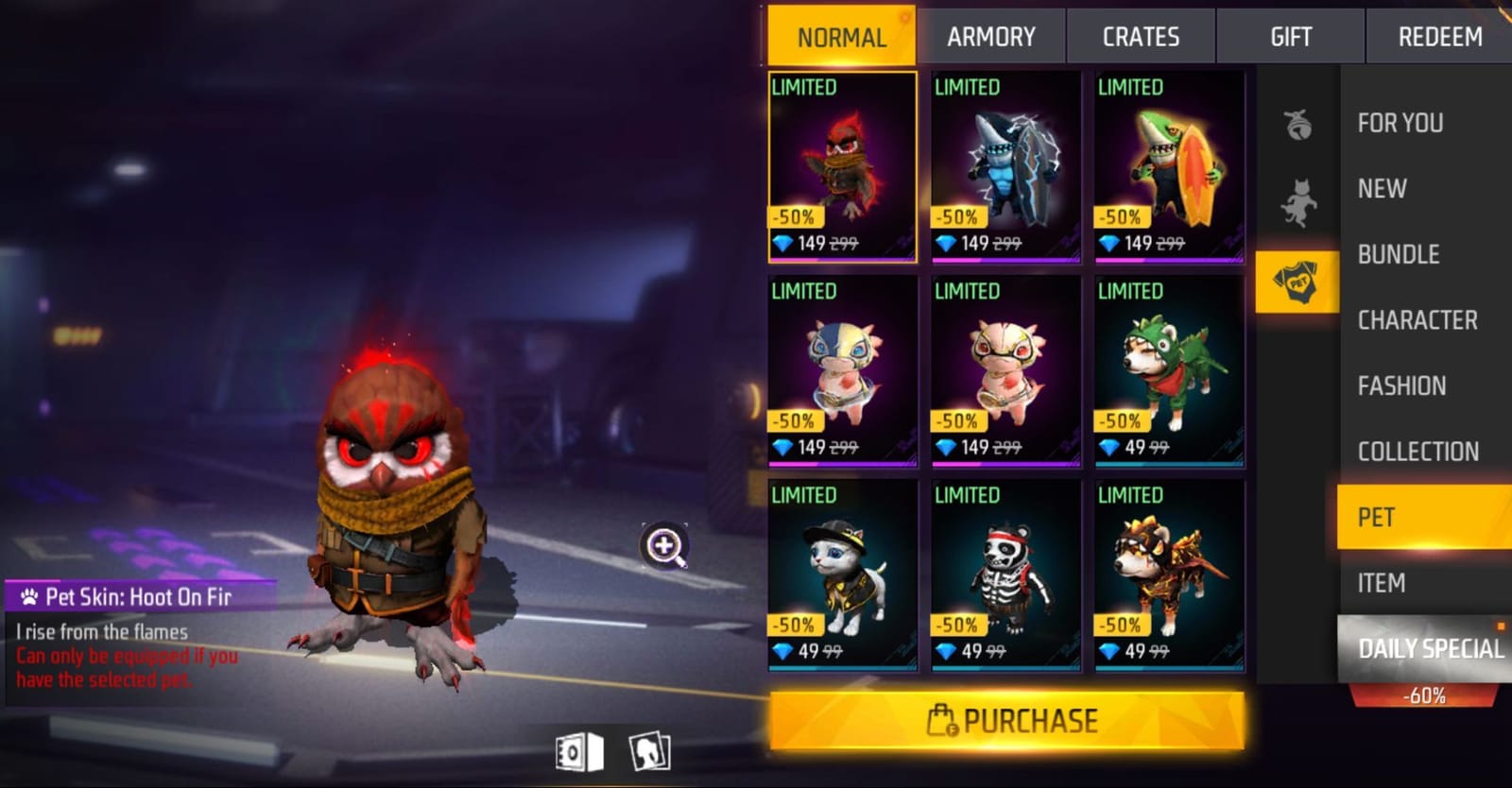Select the CHARACTER category
1512x788 pixels.
(x=1417, y=320)
